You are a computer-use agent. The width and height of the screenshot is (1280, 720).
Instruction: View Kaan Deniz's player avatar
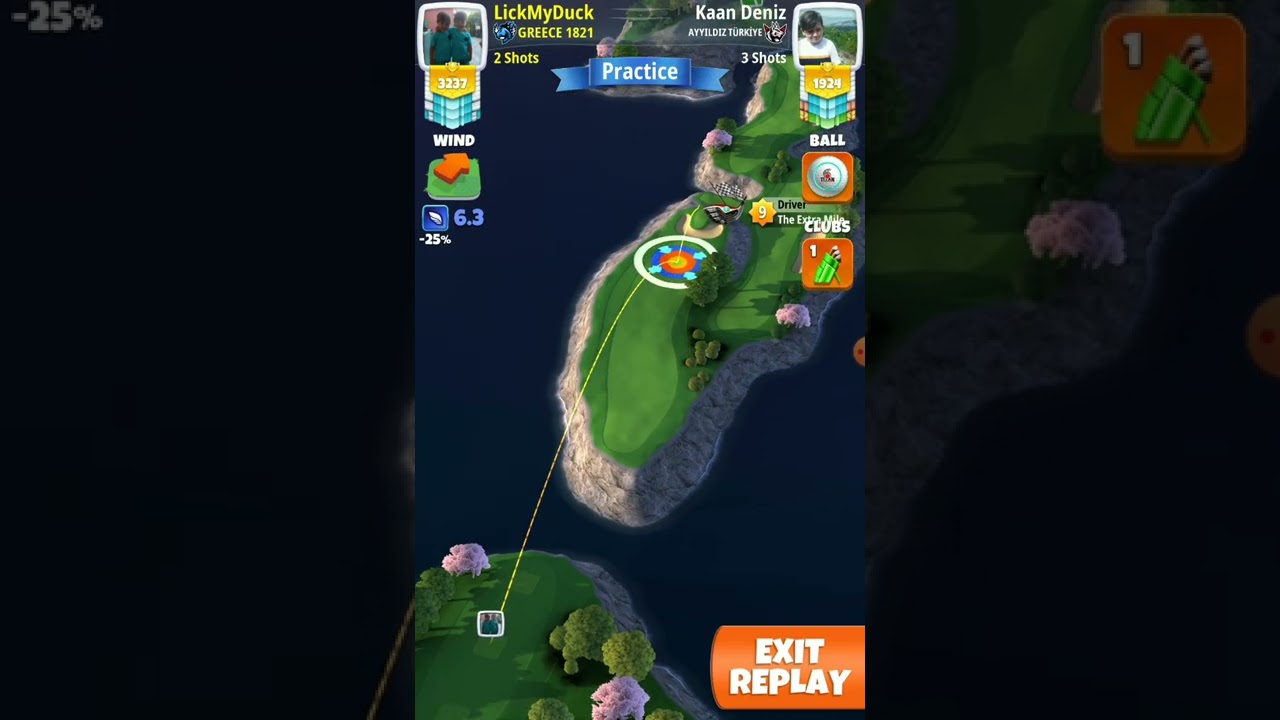[826, 36]
